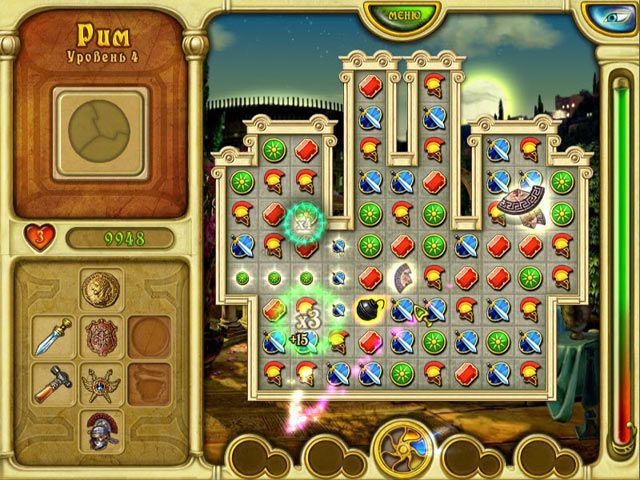Open the green Меню button

(405, 14)
